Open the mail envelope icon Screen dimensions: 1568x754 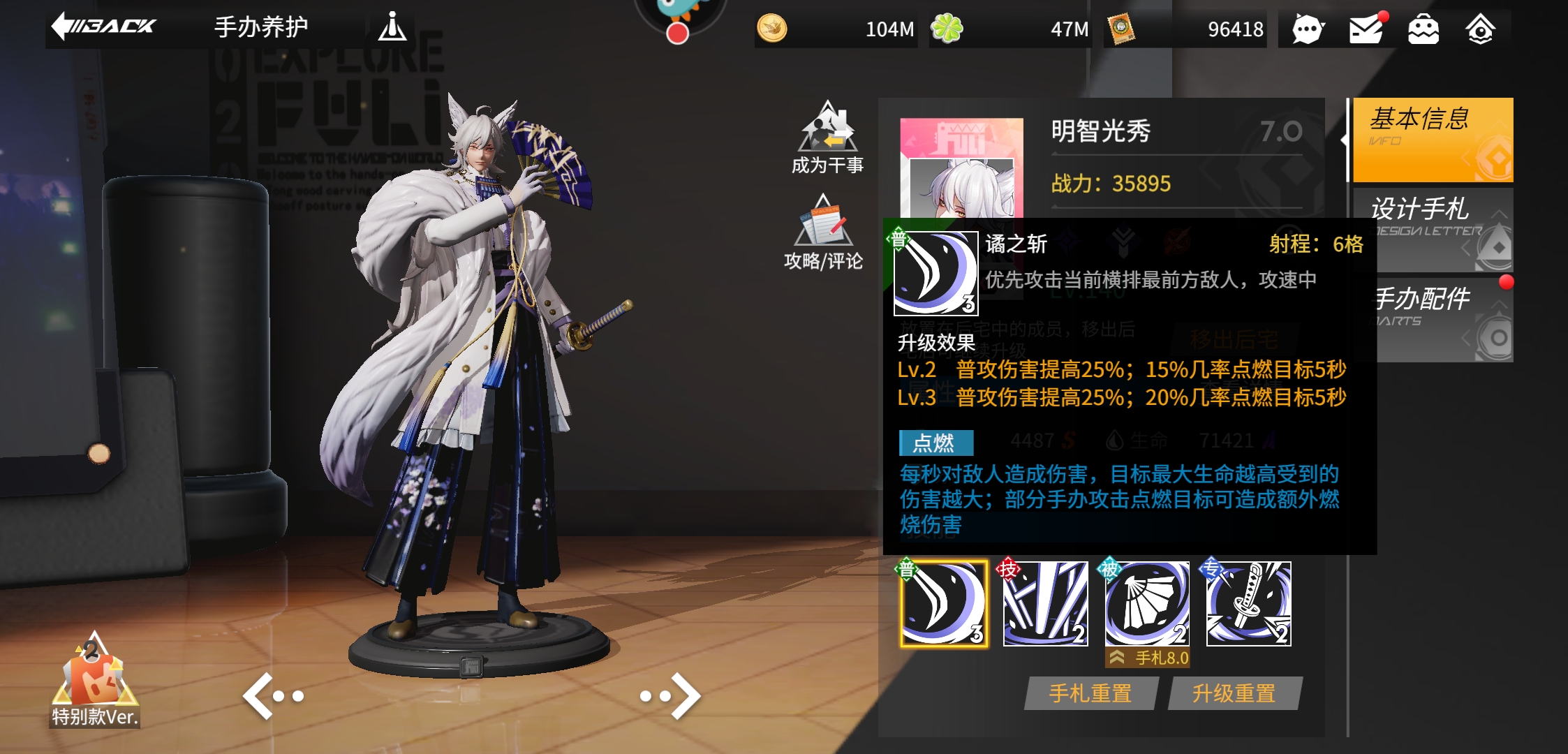click(x=1366, y=29)
